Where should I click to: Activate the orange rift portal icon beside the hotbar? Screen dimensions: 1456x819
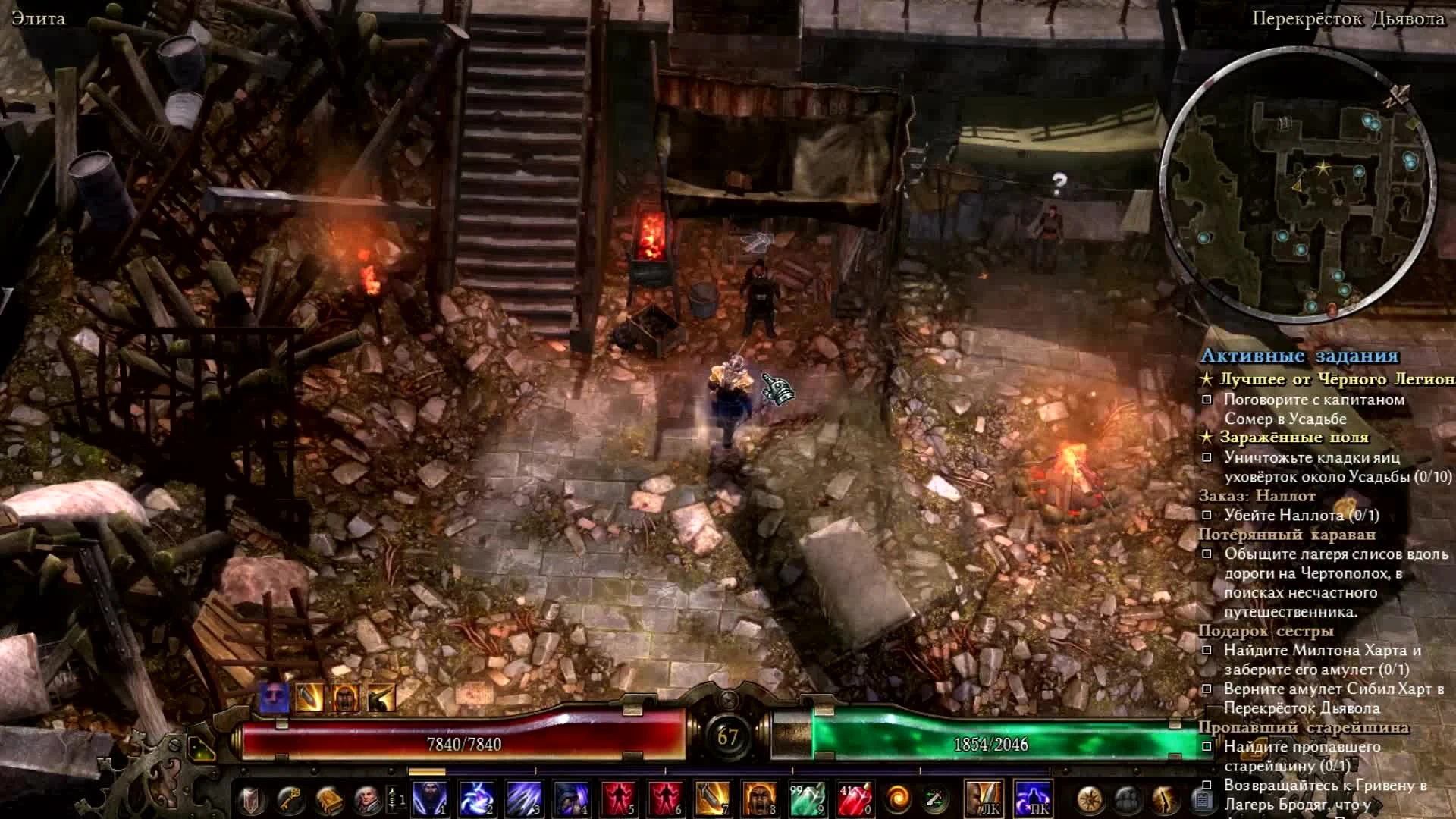pyautogui.click(x=897, y=799)
